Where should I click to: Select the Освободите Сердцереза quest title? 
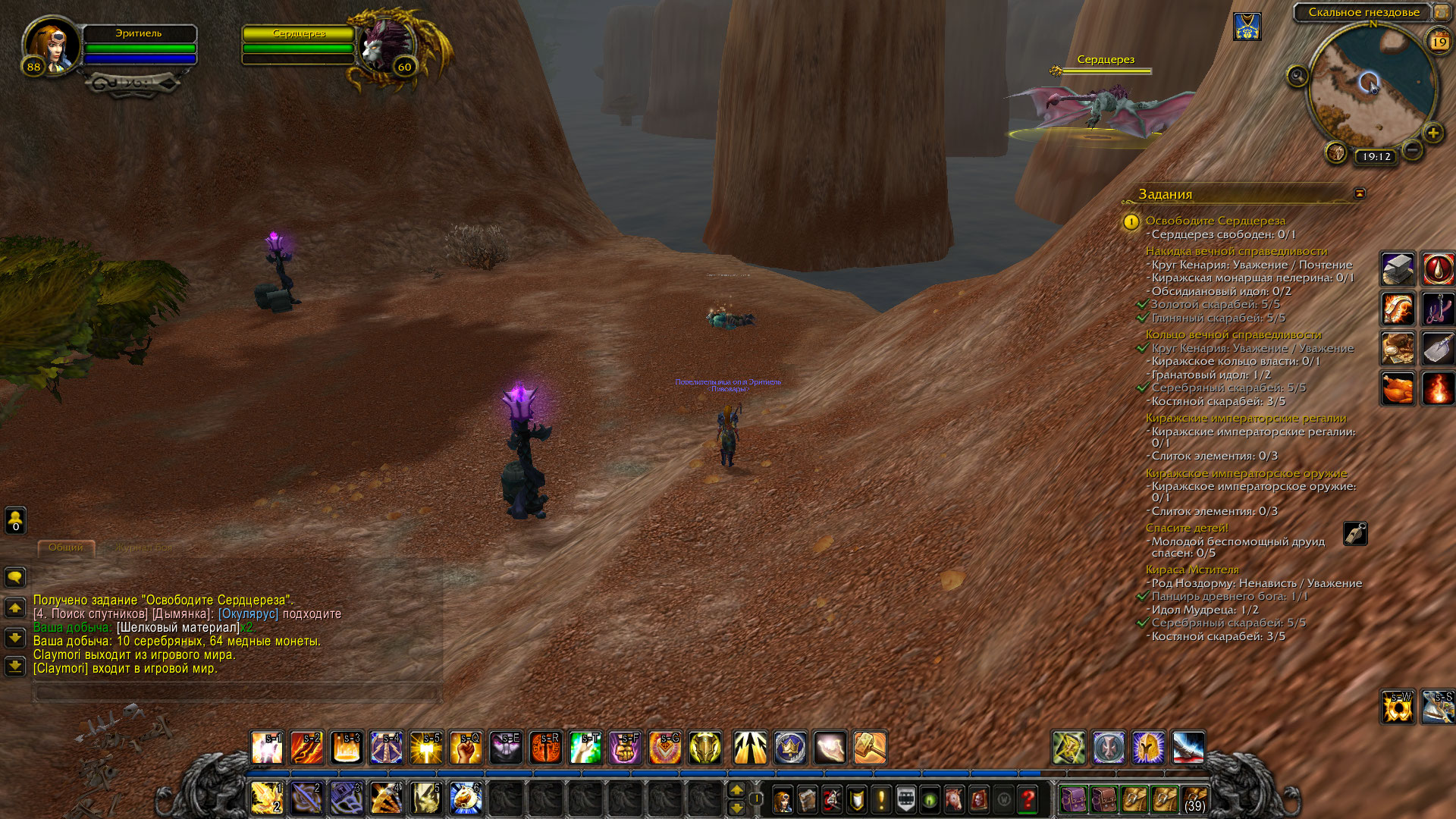[1215, 221]
